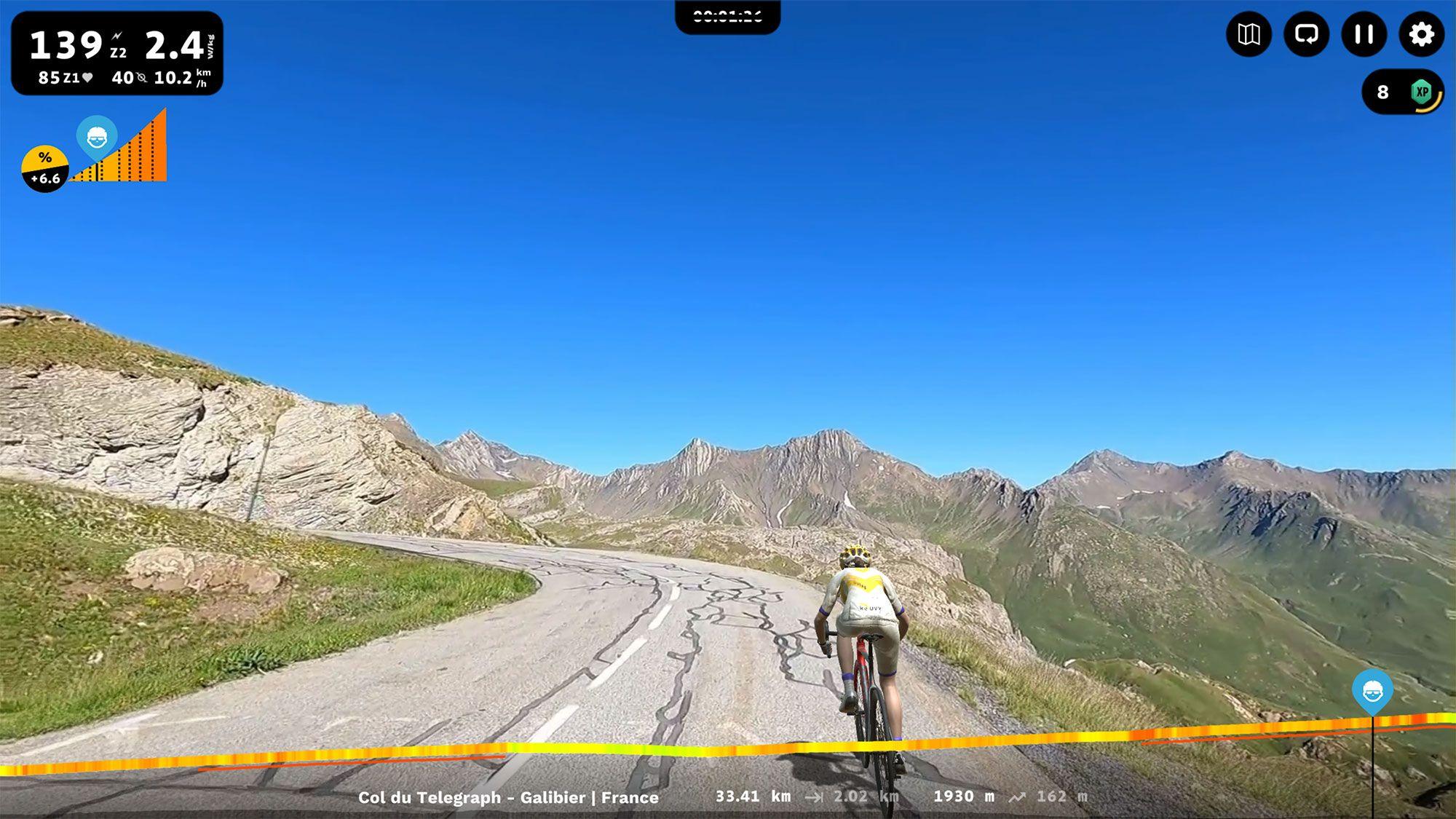Open the settings gear
Screen dimensions: 1456x819
1421,33
